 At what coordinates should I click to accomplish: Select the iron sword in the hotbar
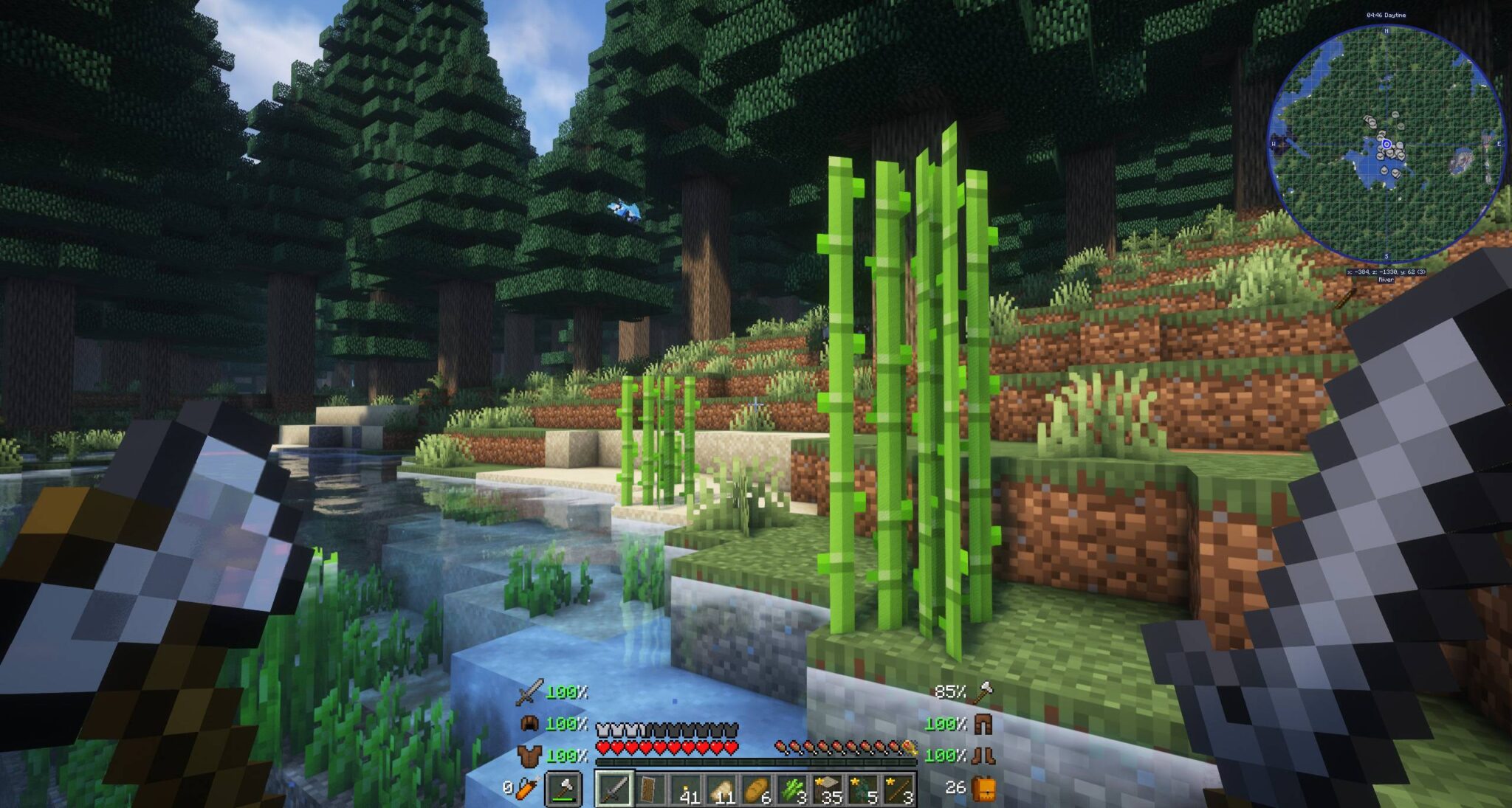[616, 790]
